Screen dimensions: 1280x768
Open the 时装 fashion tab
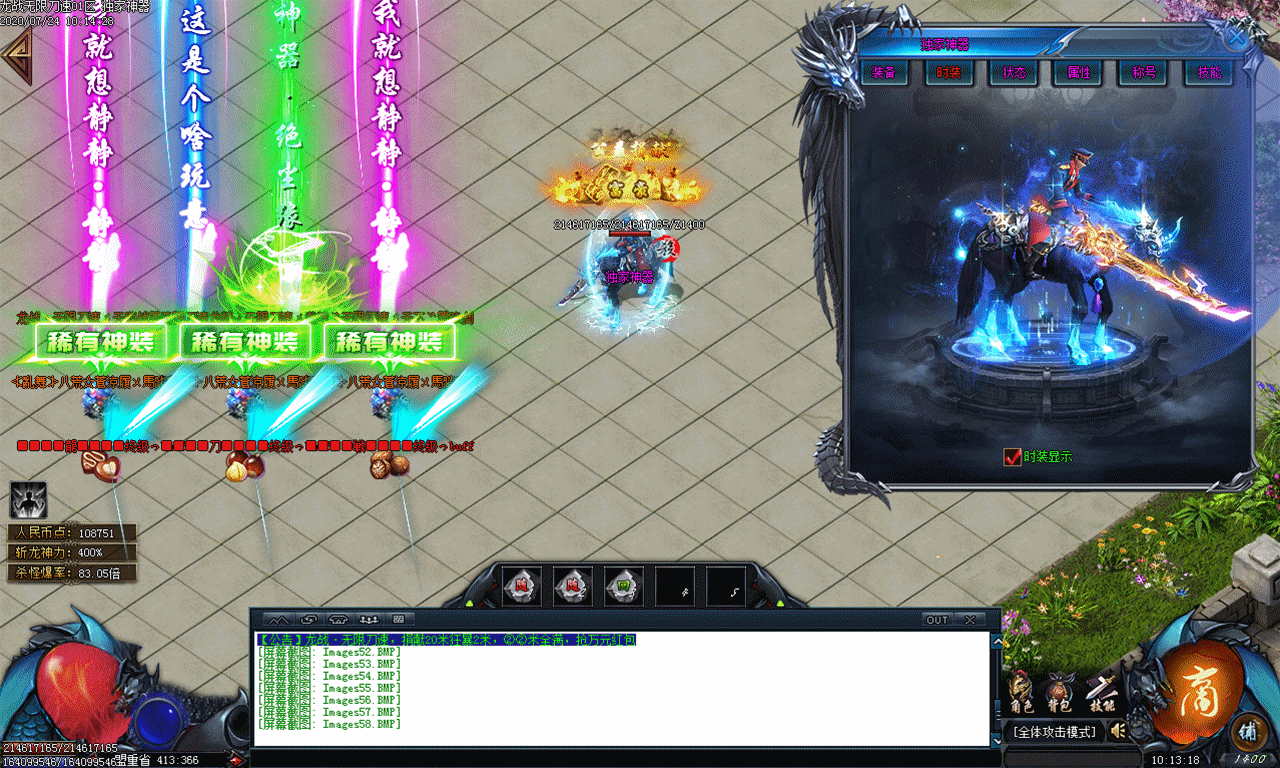948,73
